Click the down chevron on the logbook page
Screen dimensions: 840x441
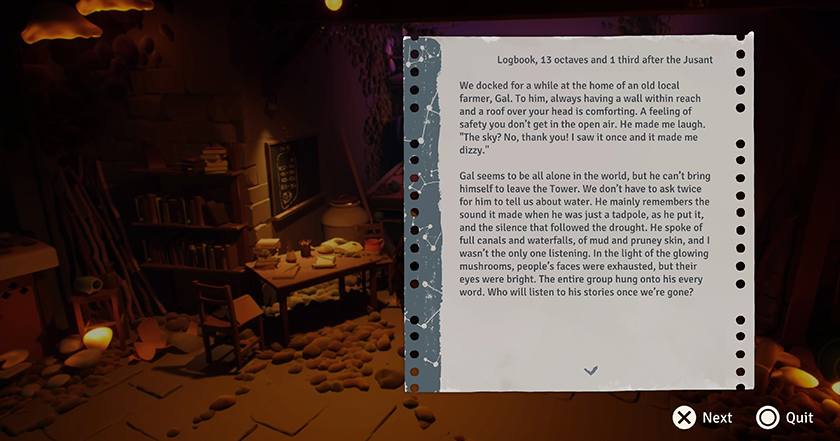point(591,371)
